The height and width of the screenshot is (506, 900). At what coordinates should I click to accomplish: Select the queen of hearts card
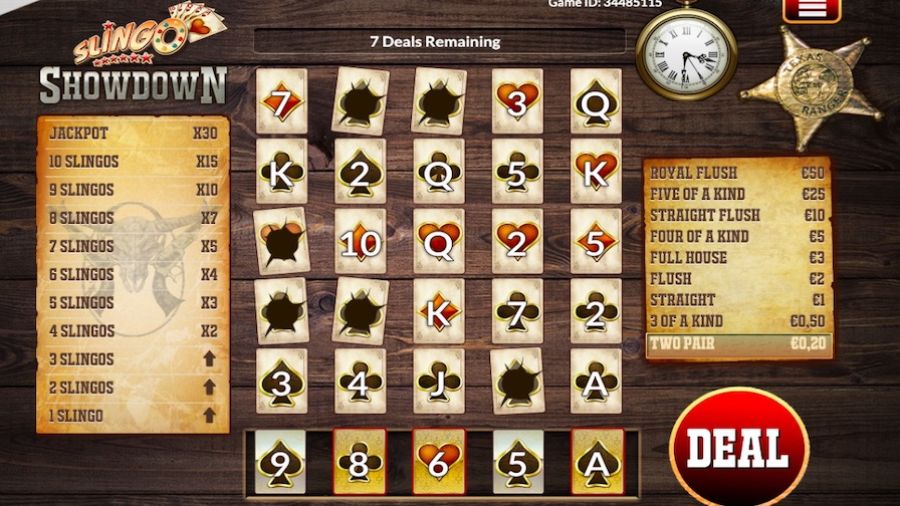click(x=439, y=241)
